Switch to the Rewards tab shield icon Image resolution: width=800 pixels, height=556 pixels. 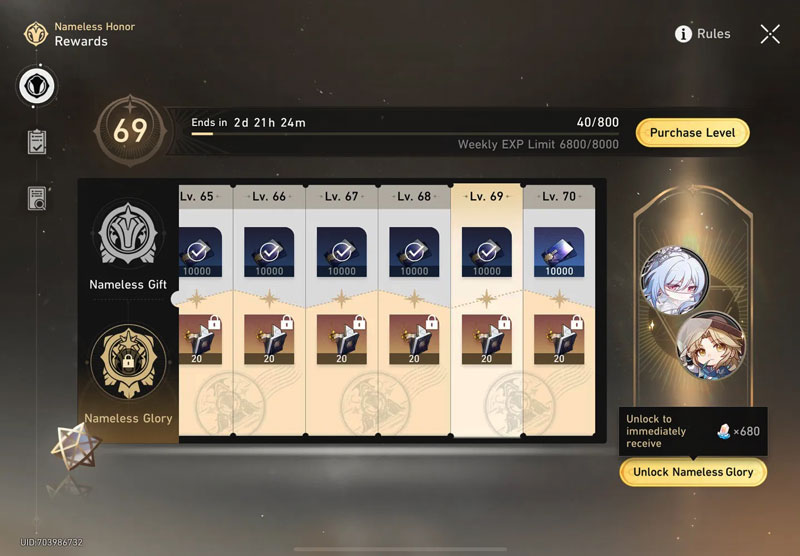click(38, 86)
